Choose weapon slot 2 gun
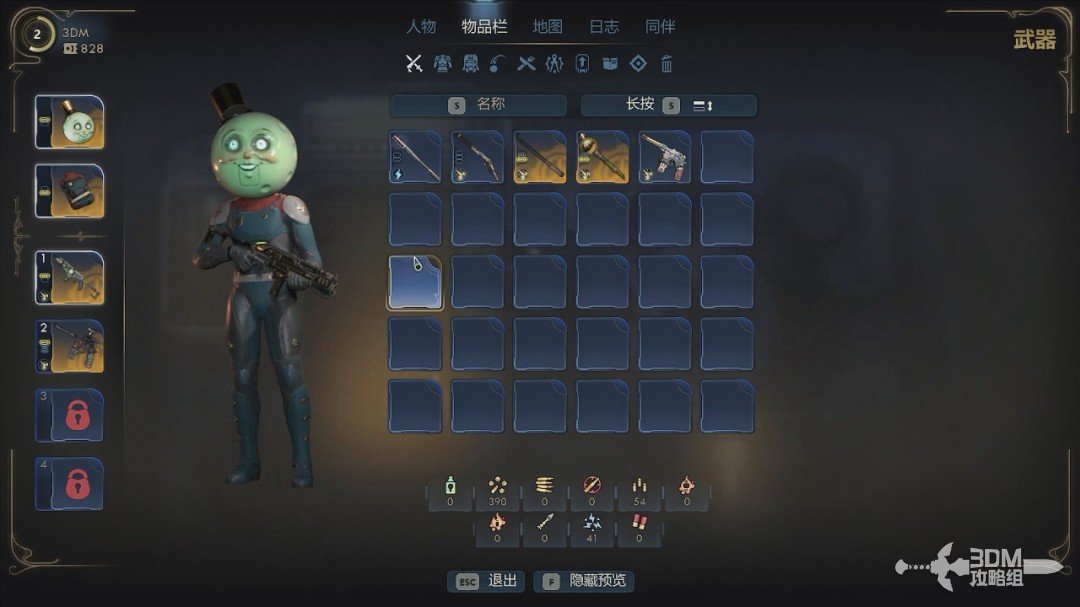This screenshot has height=607, width=1080. 70,346
